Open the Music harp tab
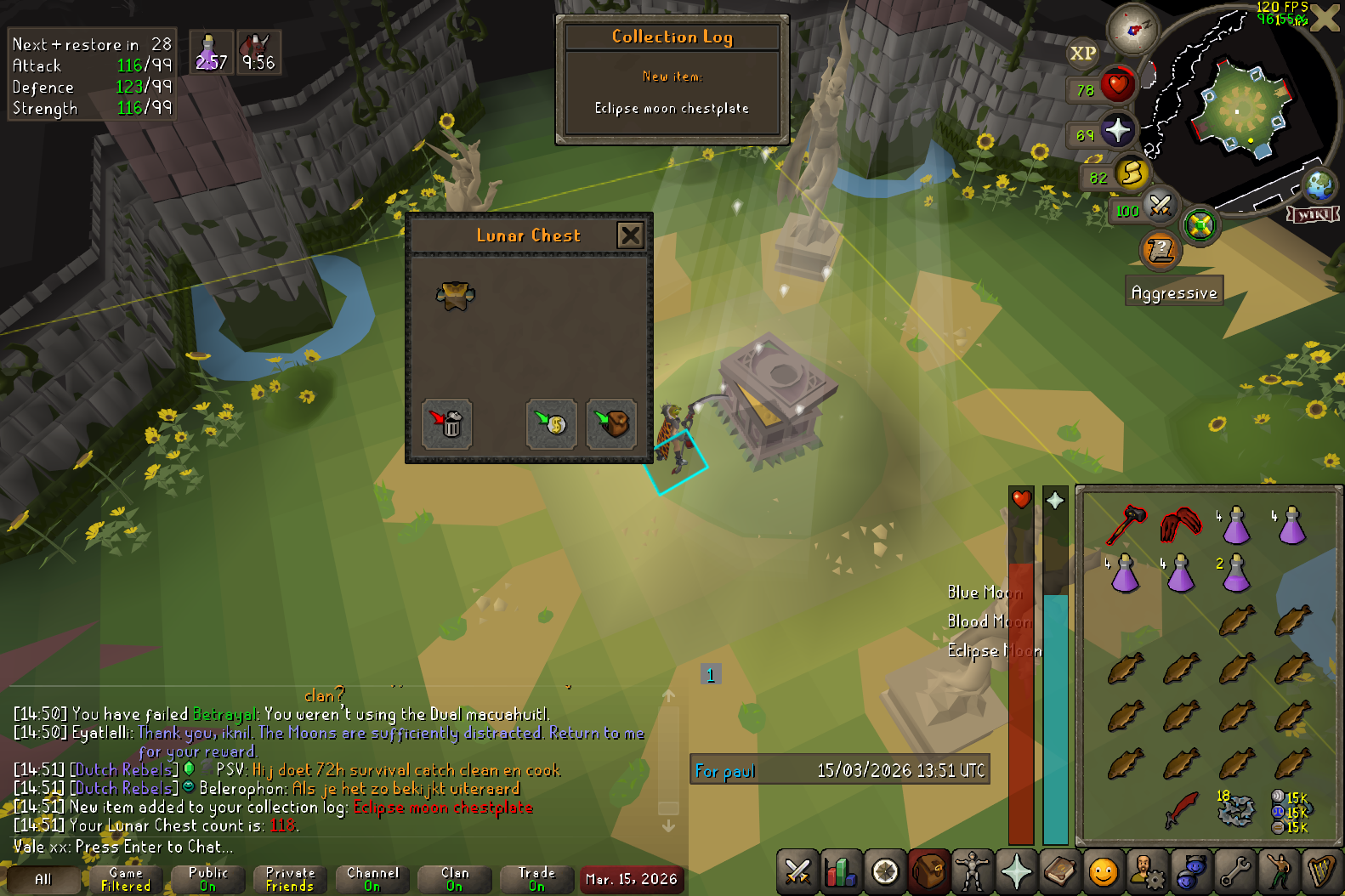Image resolution: width=1345 pixels, height=896 pixels. [1320, 872]
